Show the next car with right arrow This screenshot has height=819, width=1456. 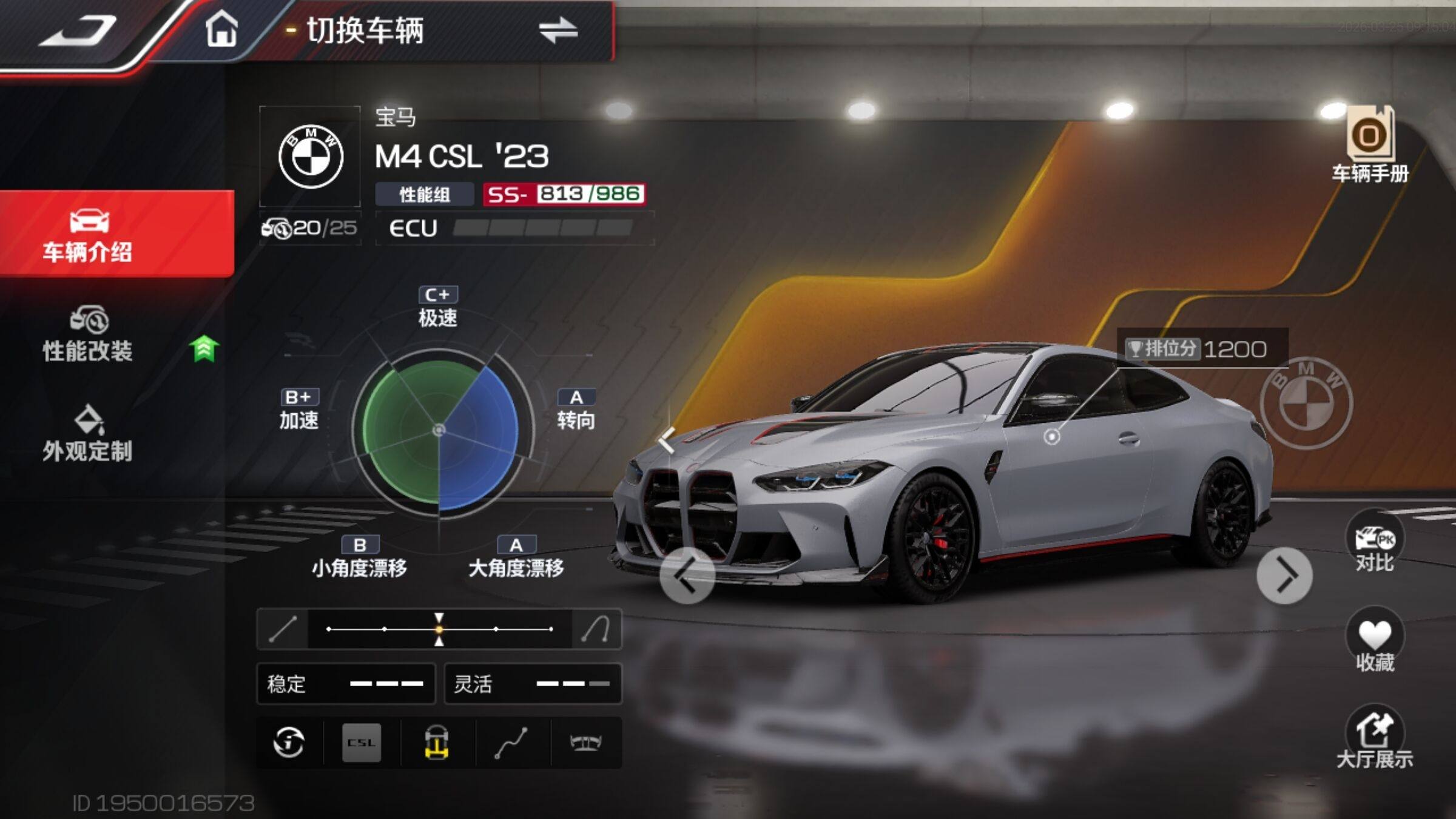coord(1284,576)
